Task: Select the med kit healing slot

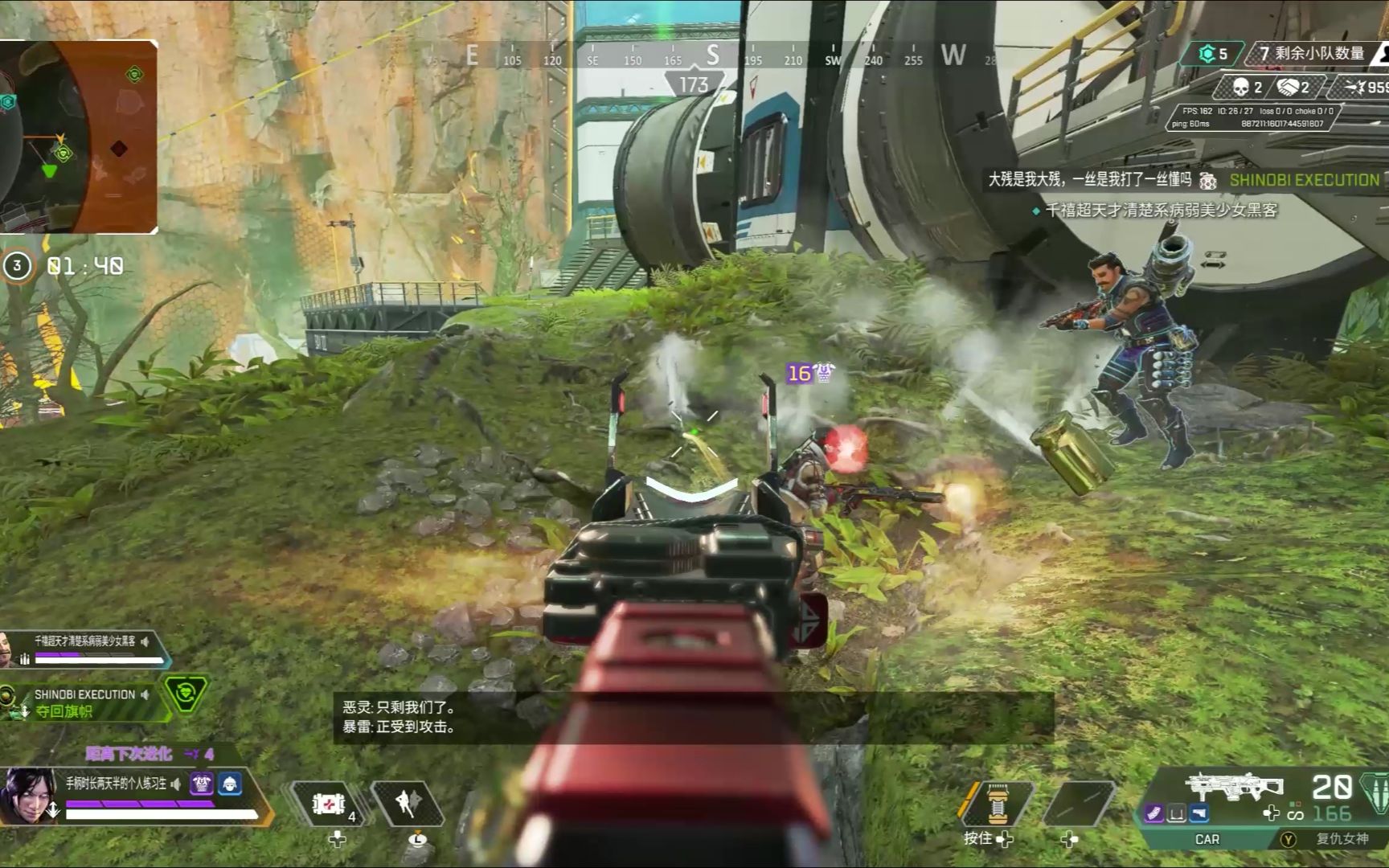Action: tap(328, 804)
